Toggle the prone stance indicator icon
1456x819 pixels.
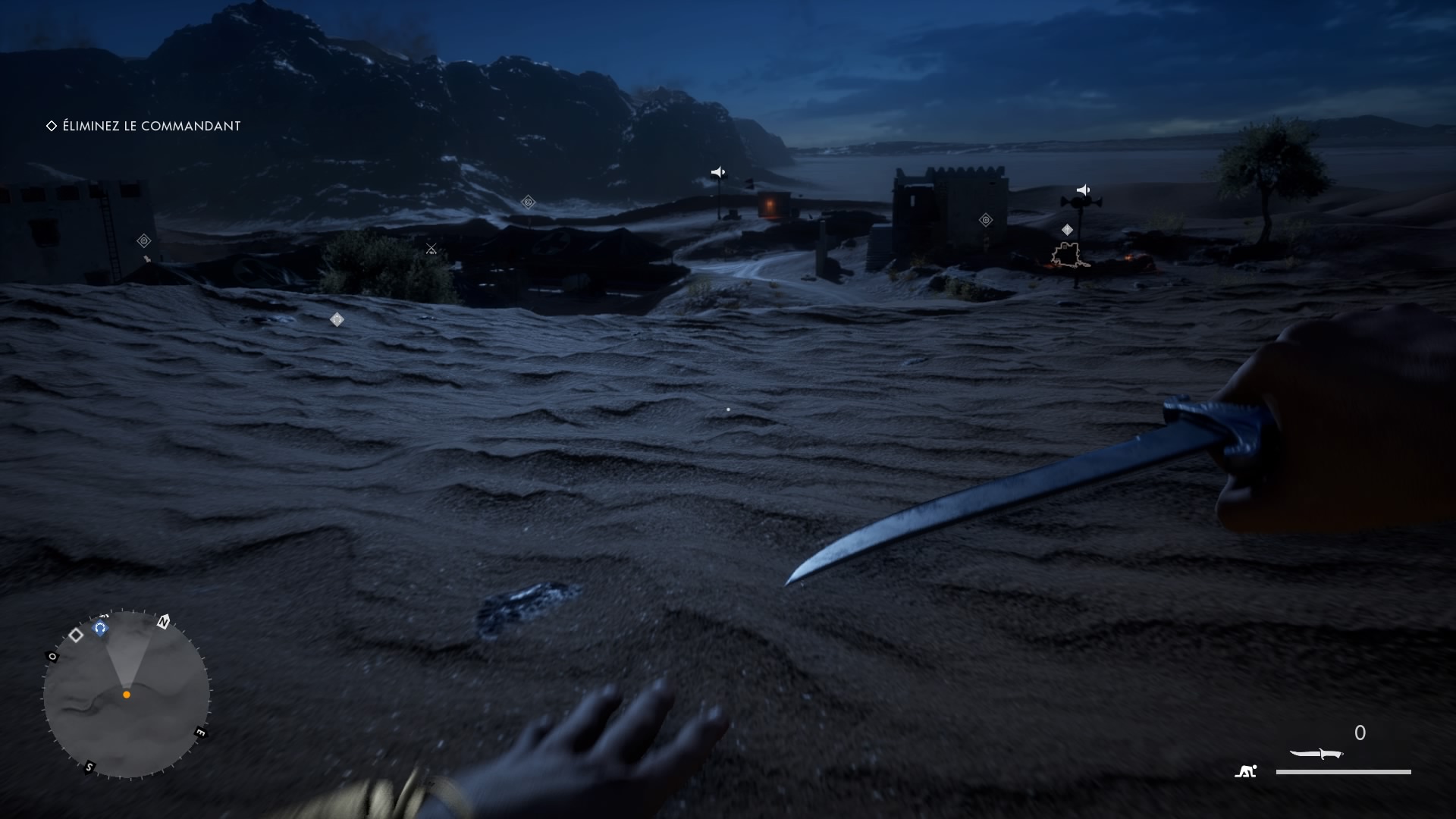[x=1245, y=771]
